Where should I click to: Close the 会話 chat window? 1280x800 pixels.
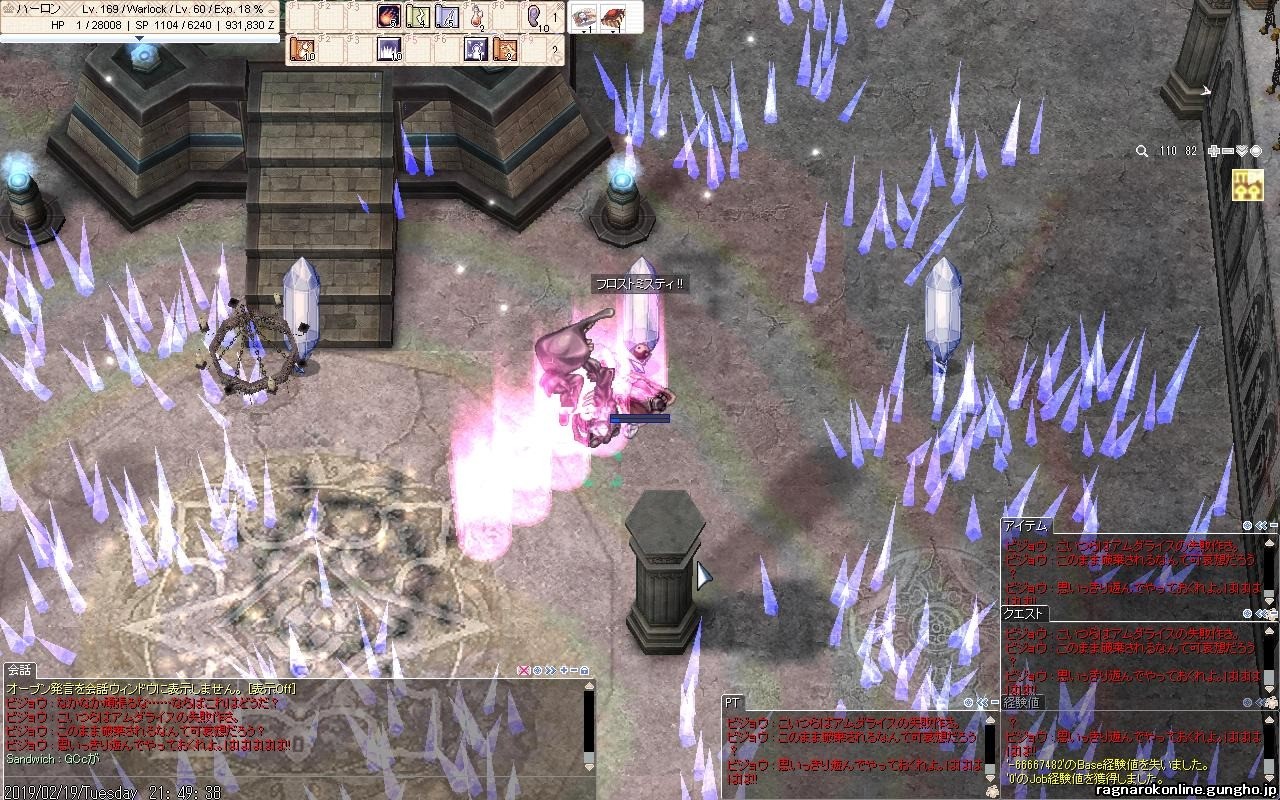522,670
